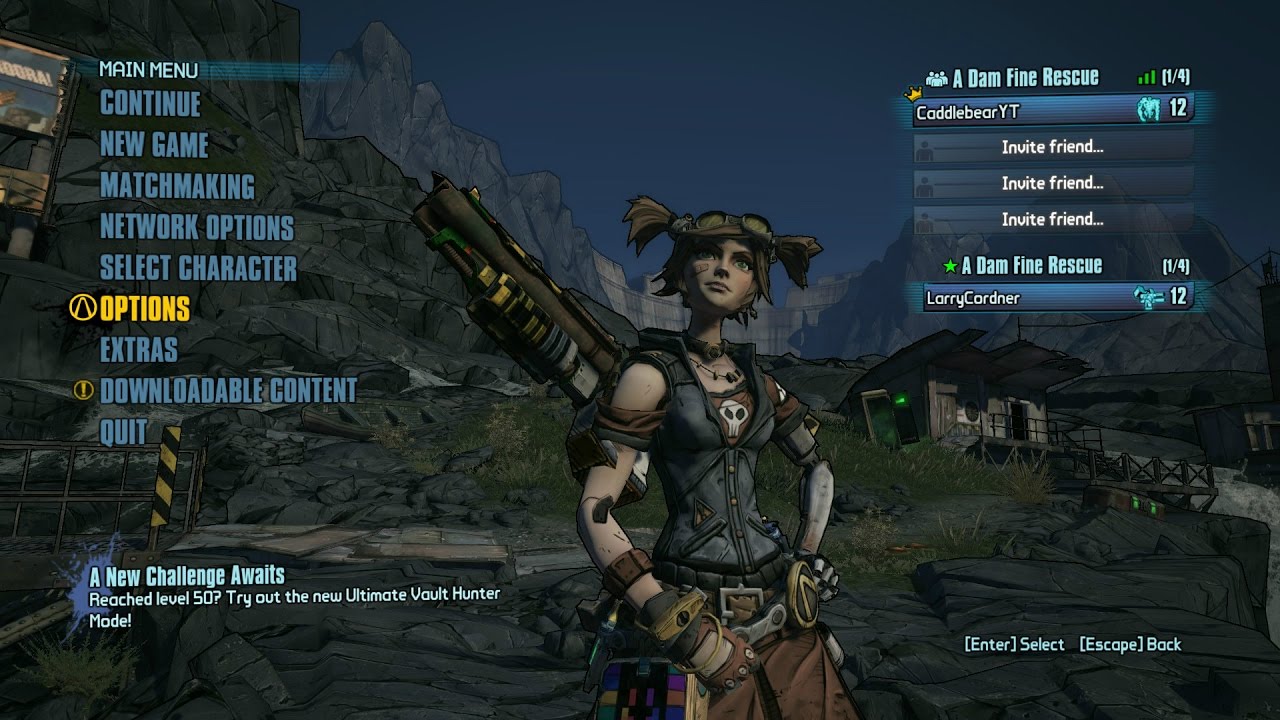The height and width of the screenshot is (720, 1280).
Task: Open Downloadable Content
Action: [x=228, y=391]
